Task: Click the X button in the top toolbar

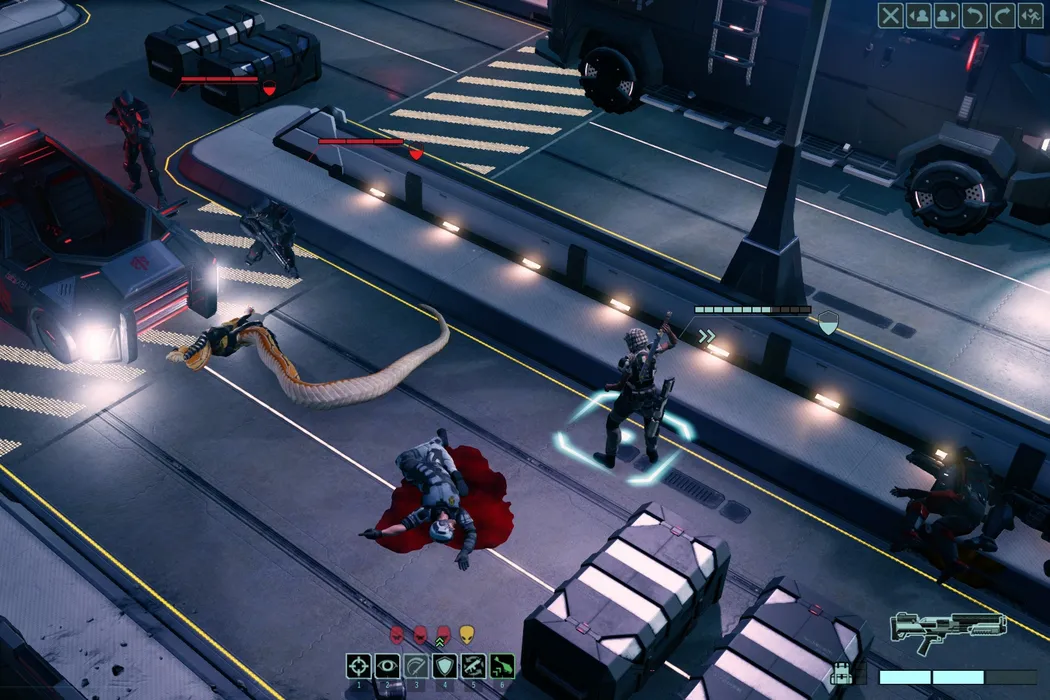Action: pos(890,15)
